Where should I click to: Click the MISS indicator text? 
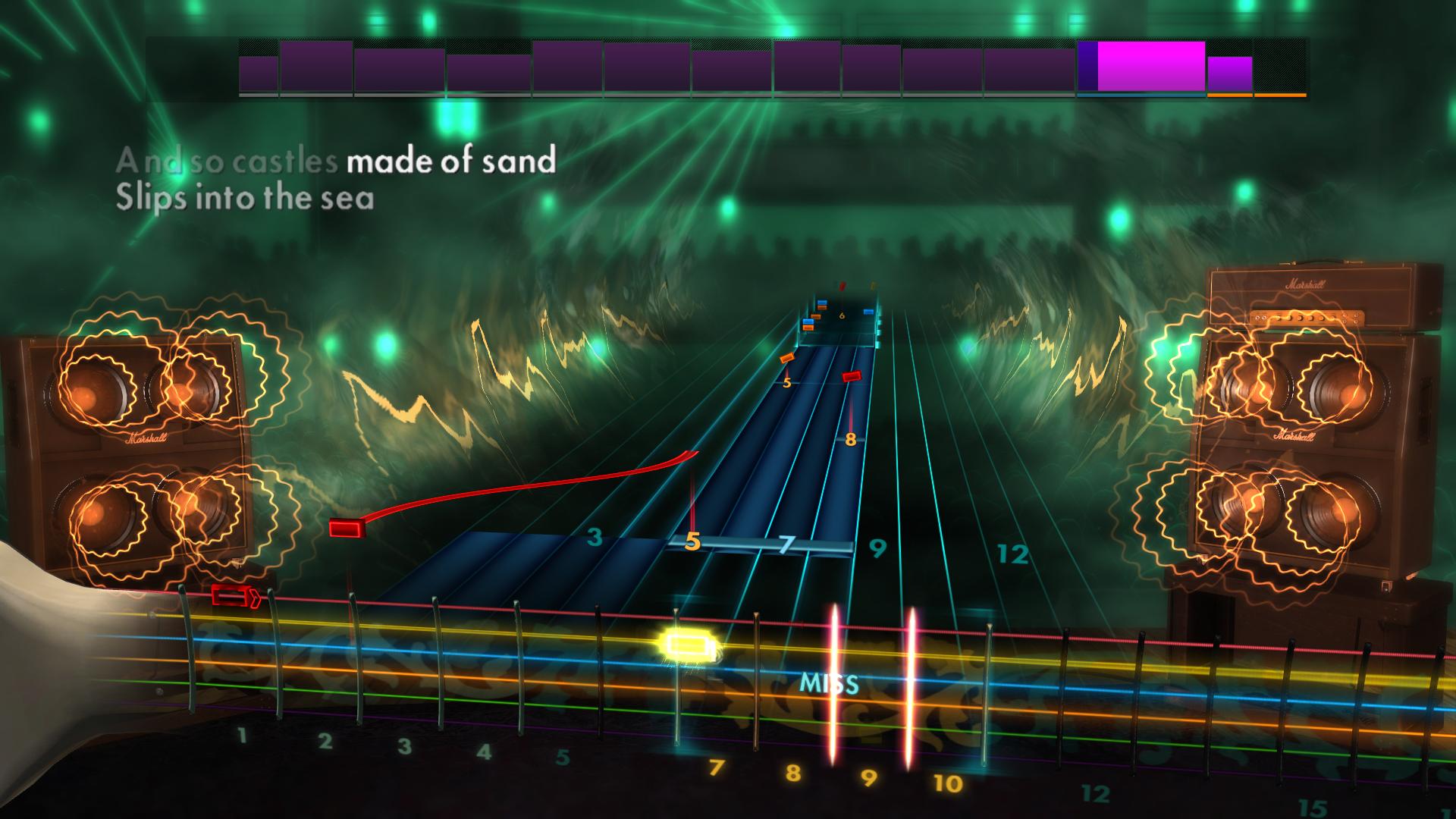831,682
